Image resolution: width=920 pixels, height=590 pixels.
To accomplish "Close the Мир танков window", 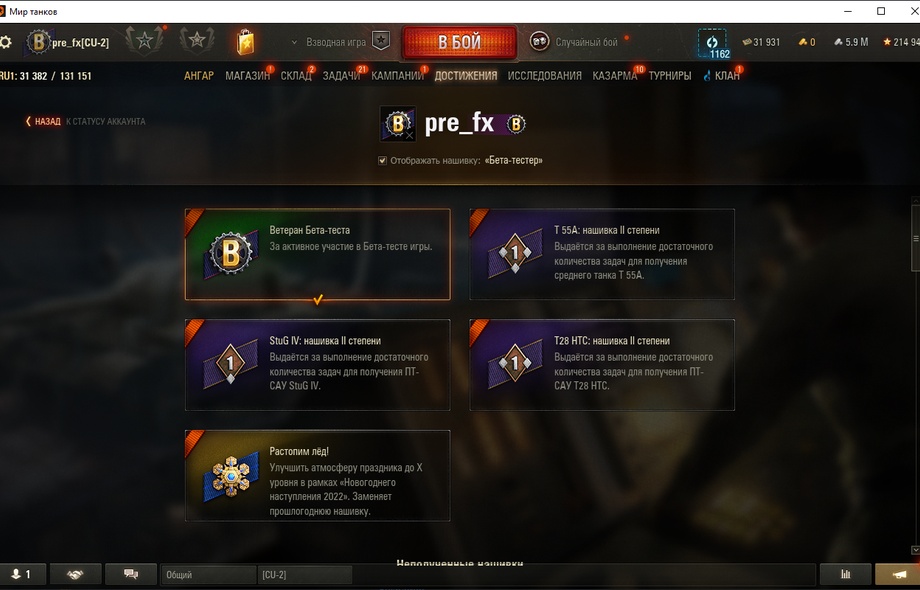I will pos(904,11).
